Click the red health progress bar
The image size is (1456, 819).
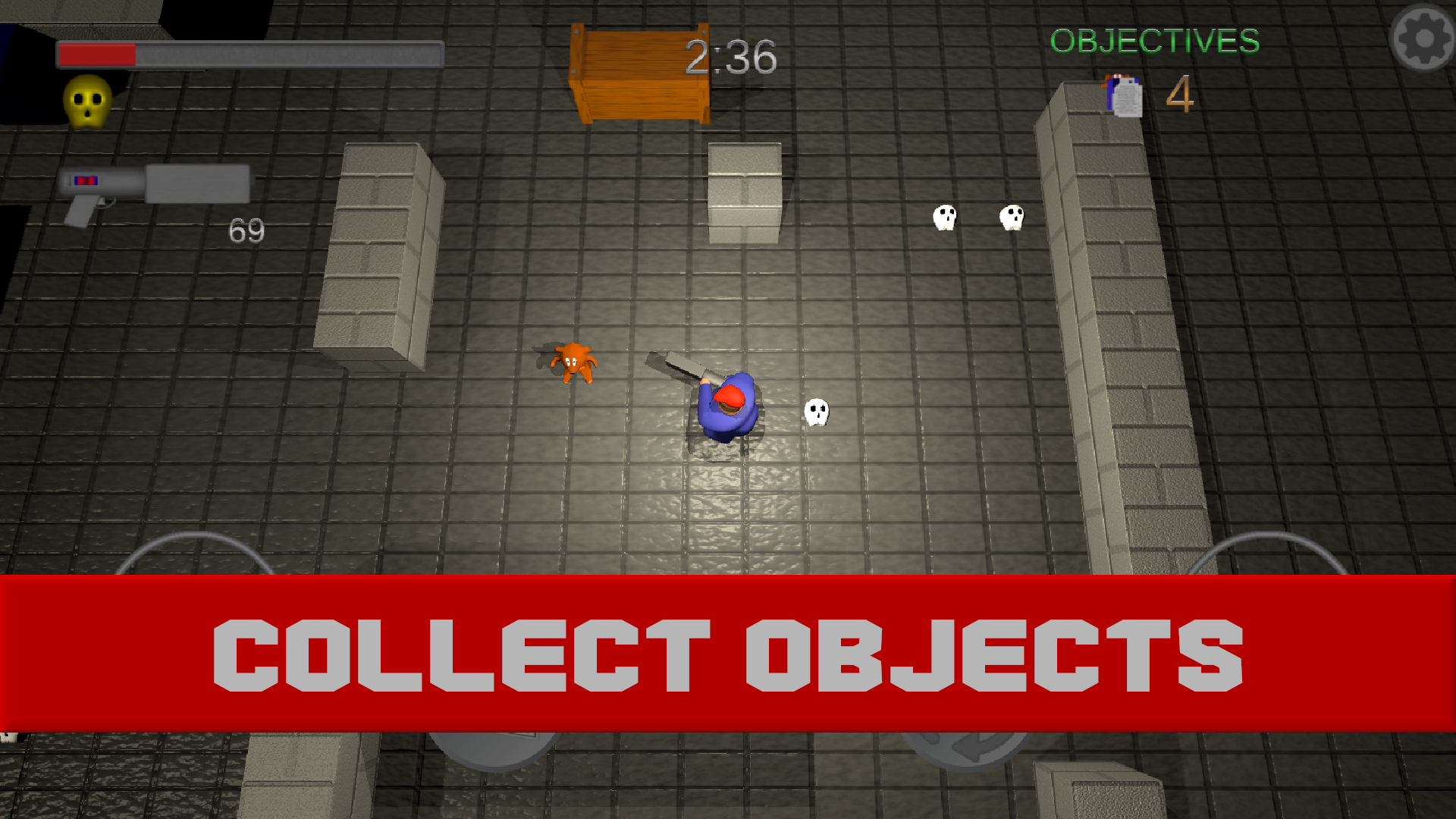click(95, 54)
